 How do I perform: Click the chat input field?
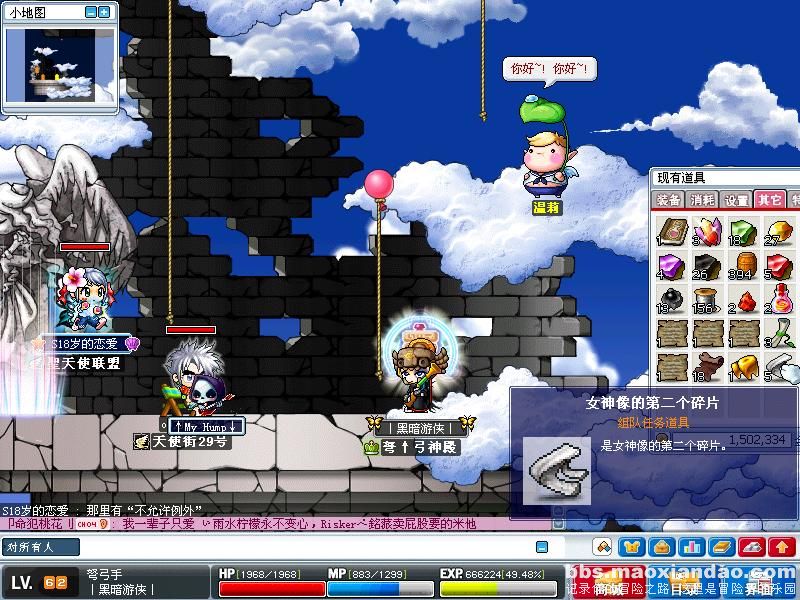tap(270, 547)
